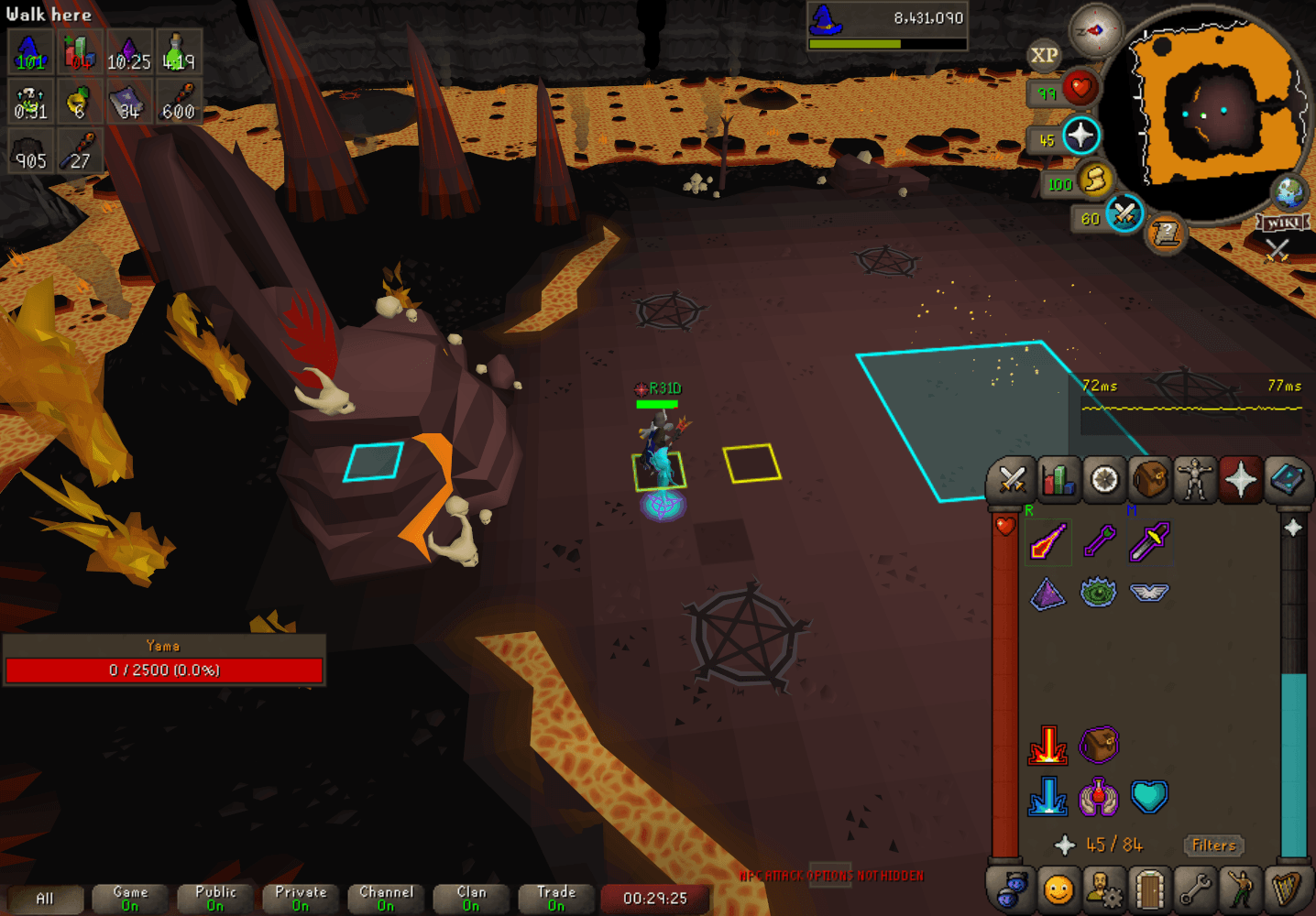
Task: Click the 00:29:25 timer display
Action: pyautogui.click(x=654, y=899)
